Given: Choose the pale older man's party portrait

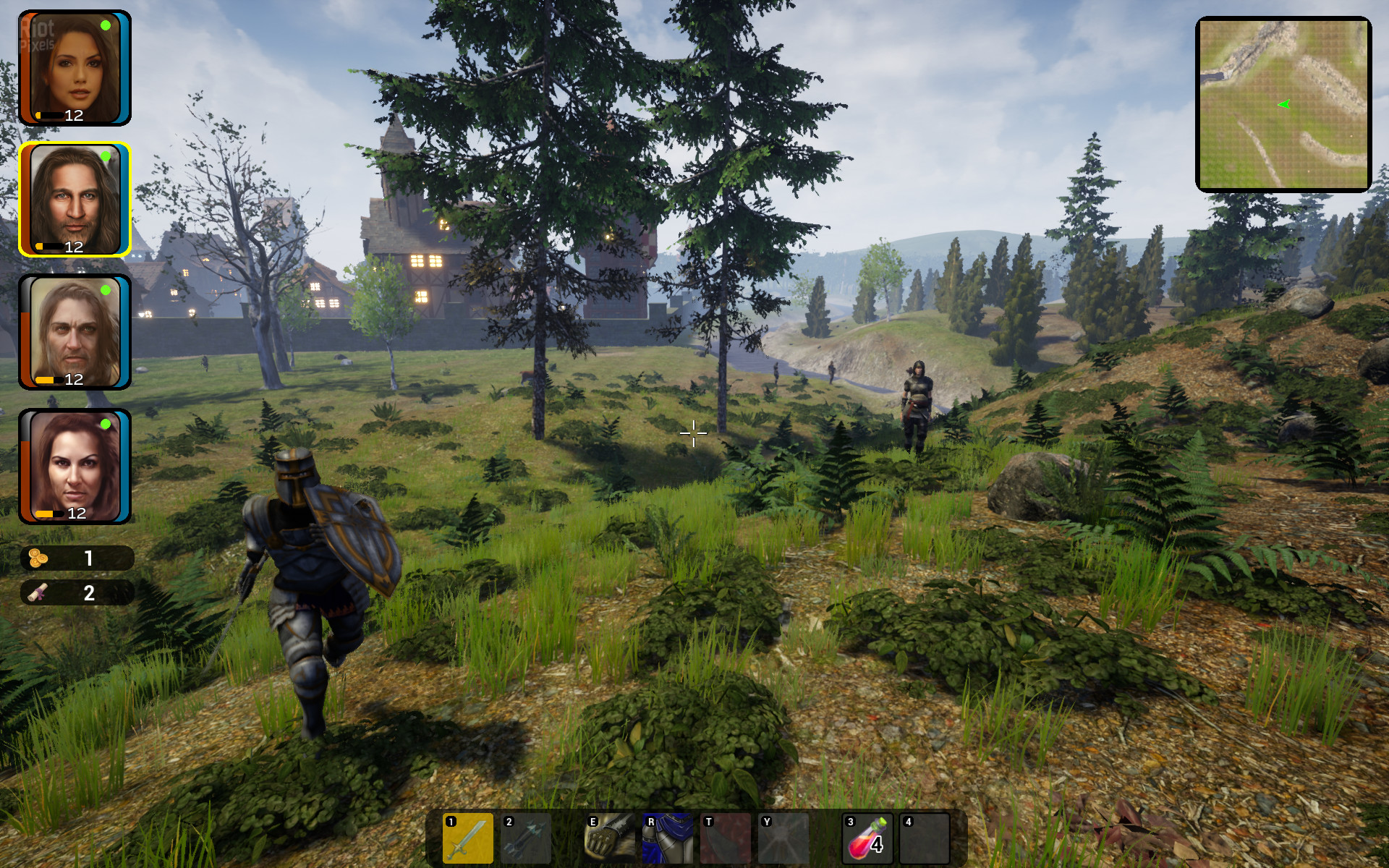Looking at the screenshot, I should (75, 332).
